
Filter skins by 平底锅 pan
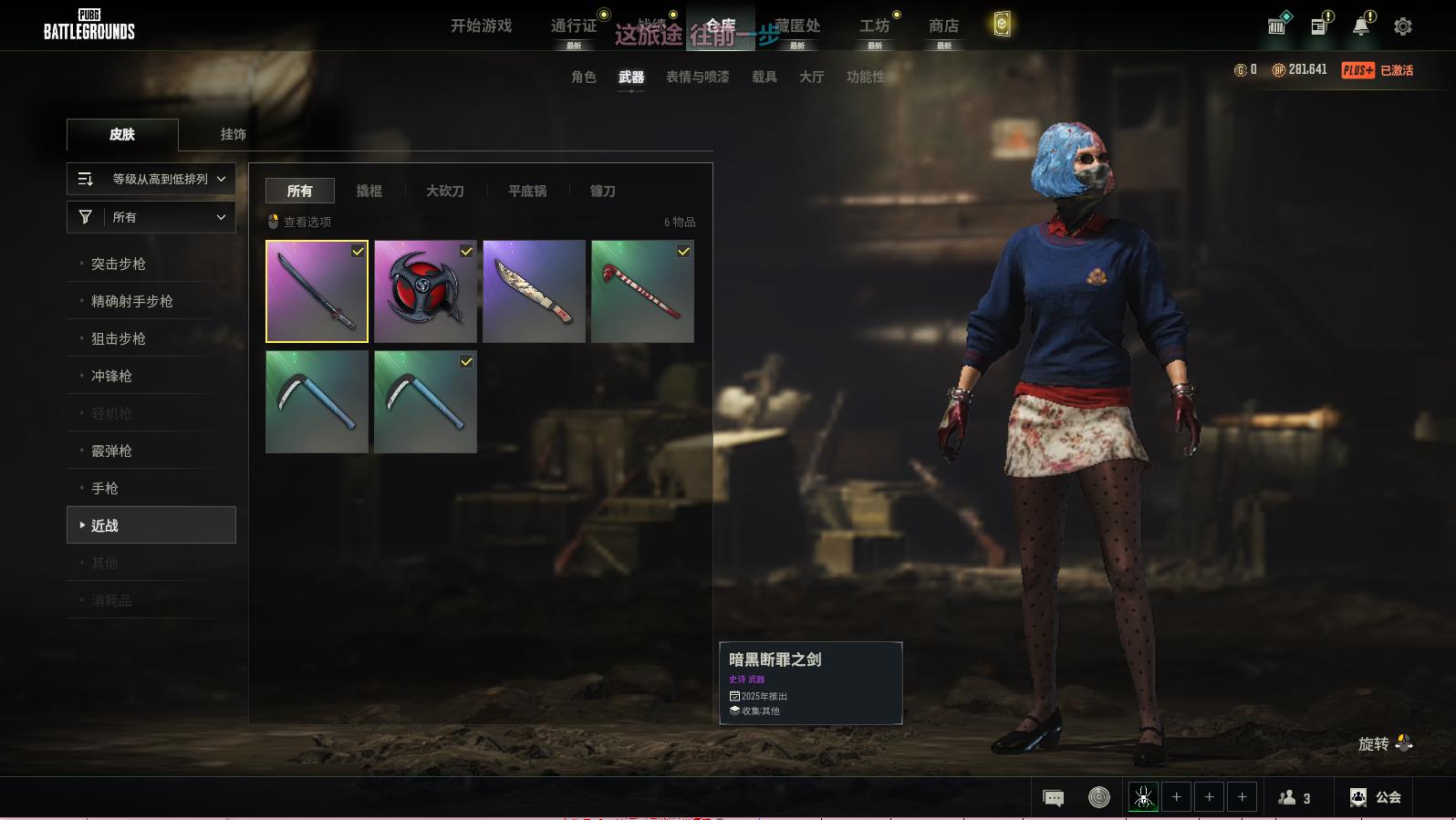click(x=527, y=191)
